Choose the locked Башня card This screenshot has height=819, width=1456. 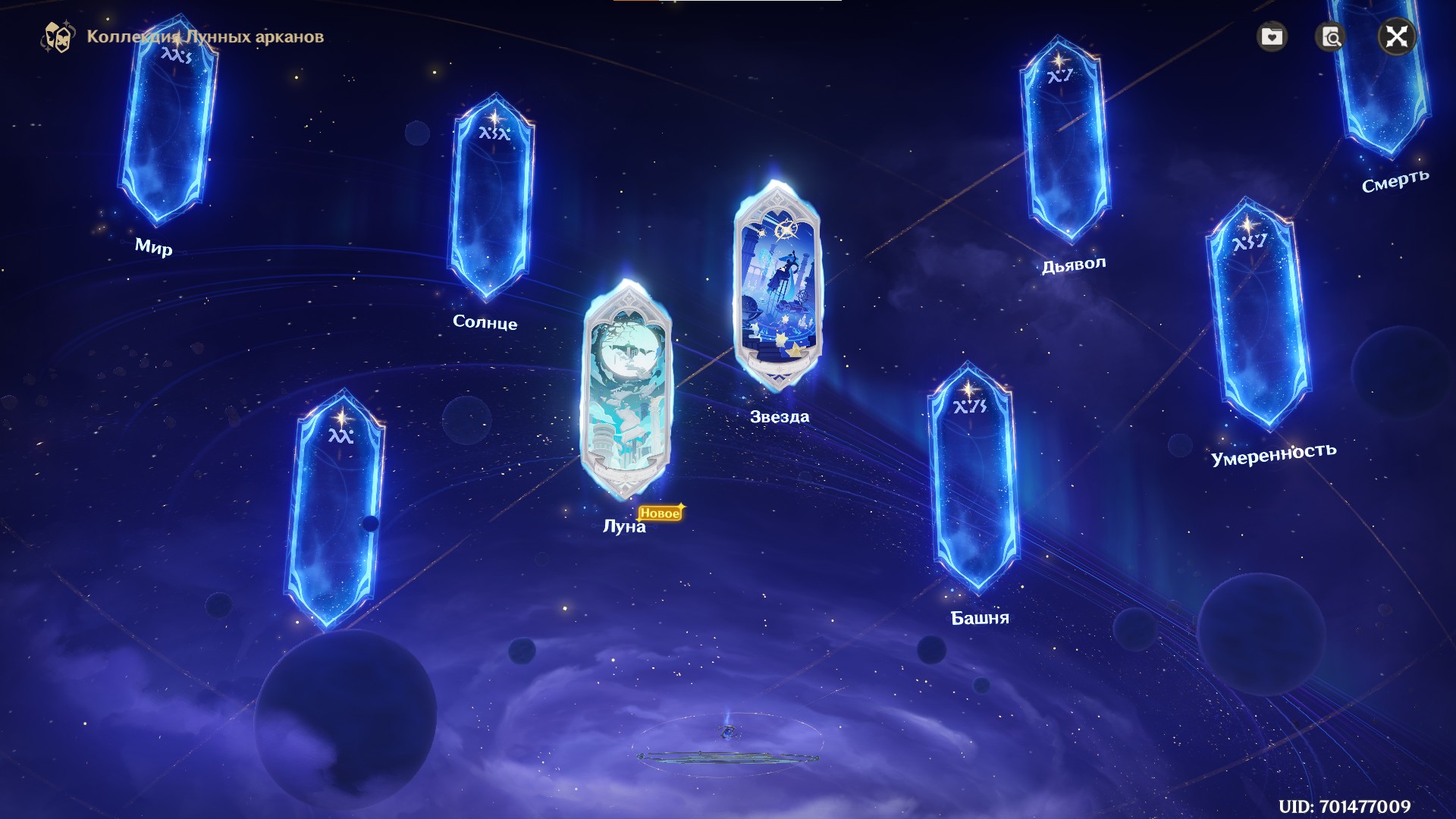[973, 479]
